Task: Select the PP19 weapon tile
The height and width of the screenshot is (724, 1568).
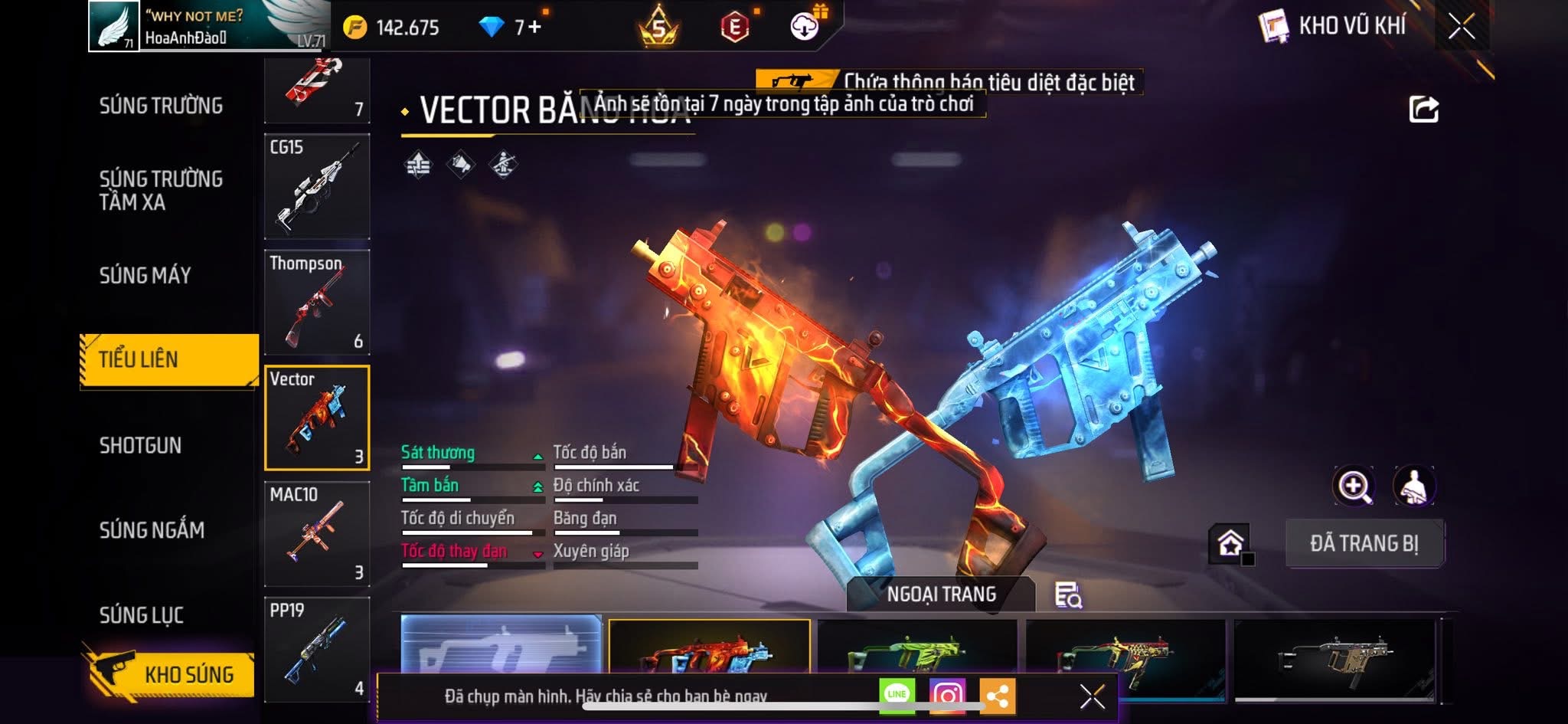Action: tap(317, 648)
